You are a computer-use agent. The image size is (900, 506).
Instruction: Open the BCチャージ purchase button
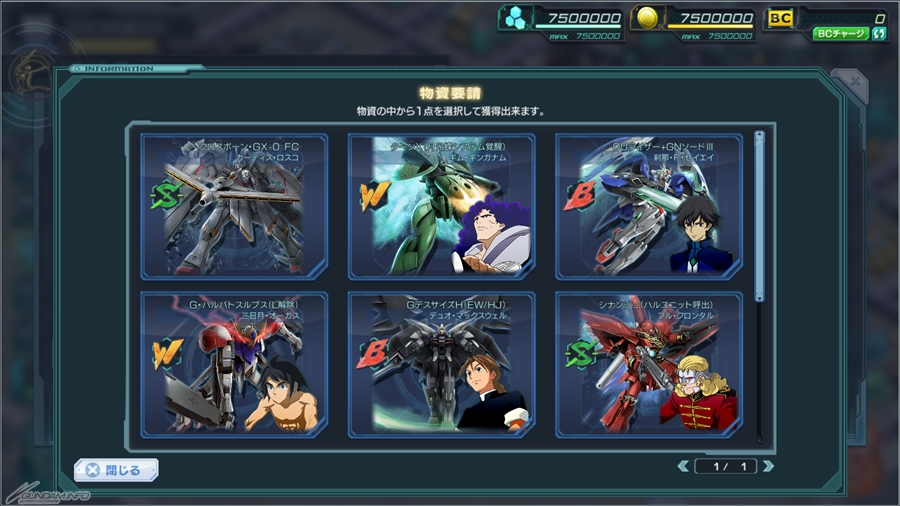pyautogui.click(x=840, y=33)
